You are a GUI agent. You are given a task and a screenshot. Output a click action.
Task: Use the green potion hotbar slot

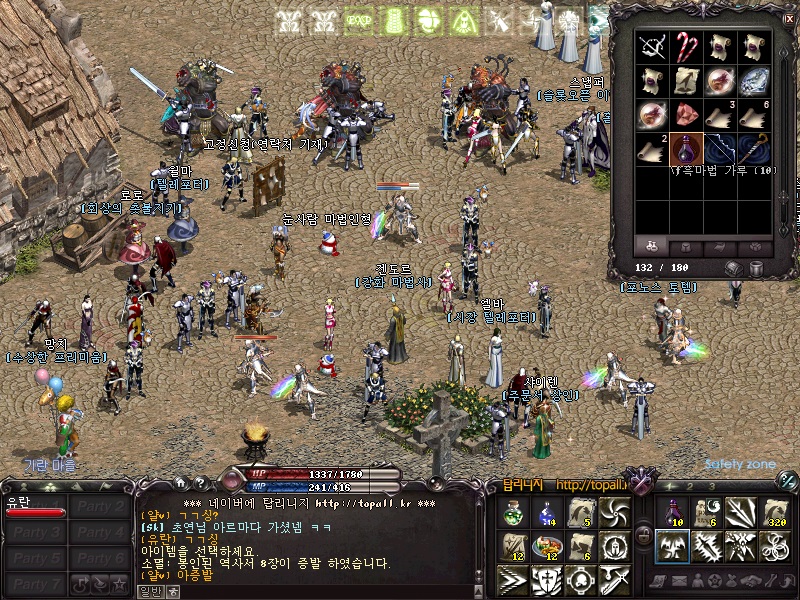pyautogui.click(x=513, y=513)
